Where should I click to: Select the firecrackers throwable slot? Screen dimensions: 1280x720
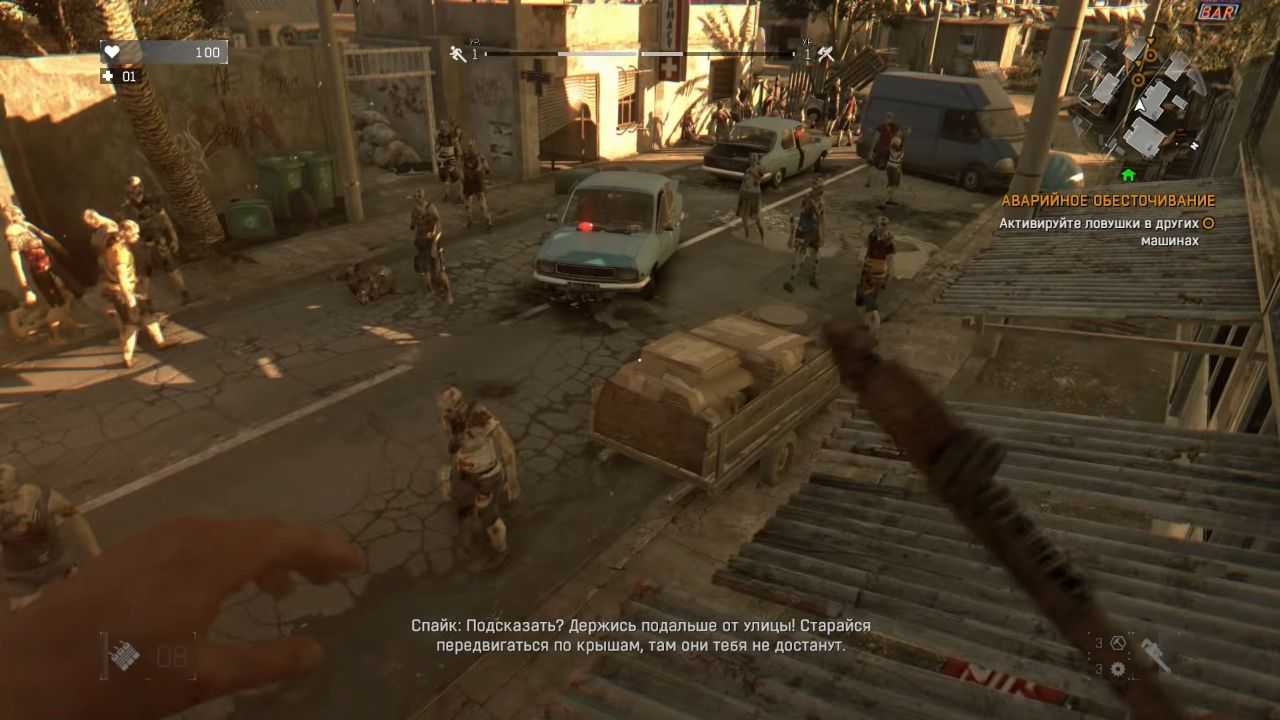pyautogui.click(x=125, y=656)
